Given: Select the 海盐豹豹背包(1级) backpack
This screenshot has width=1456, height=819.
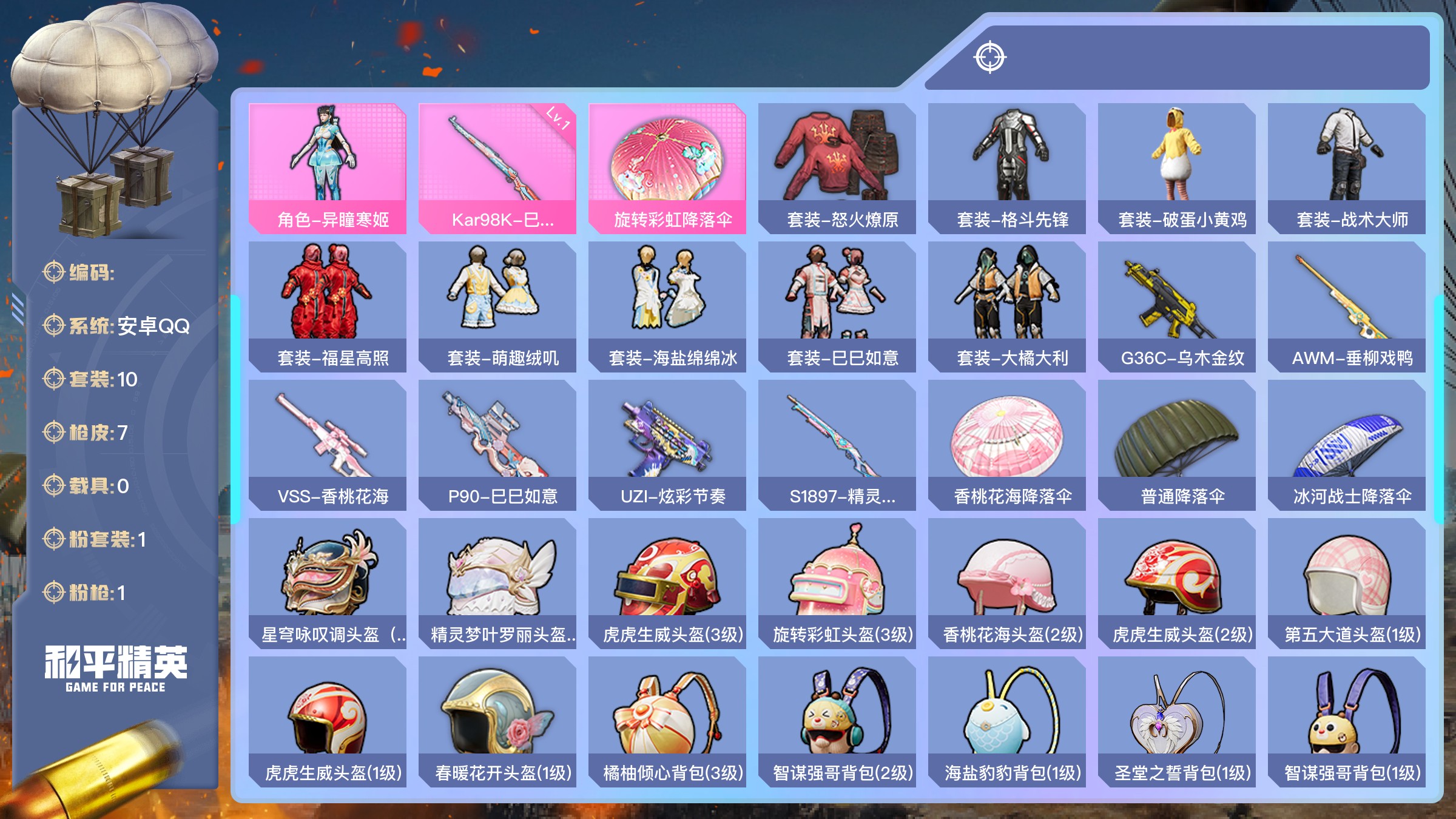Looking at the screenshot, I should (x=1006, y=721).
